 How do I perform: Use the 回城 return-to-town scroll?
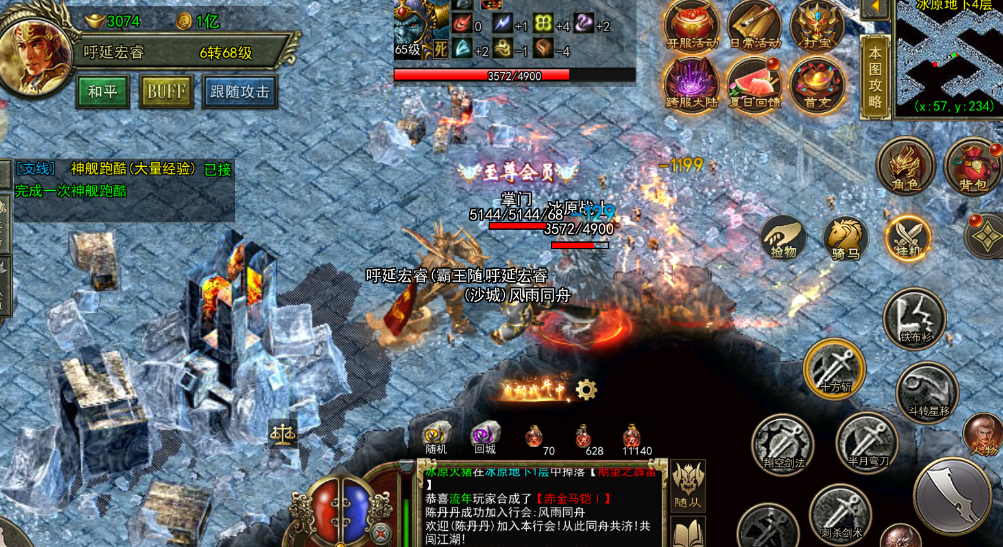coord(485,436)
